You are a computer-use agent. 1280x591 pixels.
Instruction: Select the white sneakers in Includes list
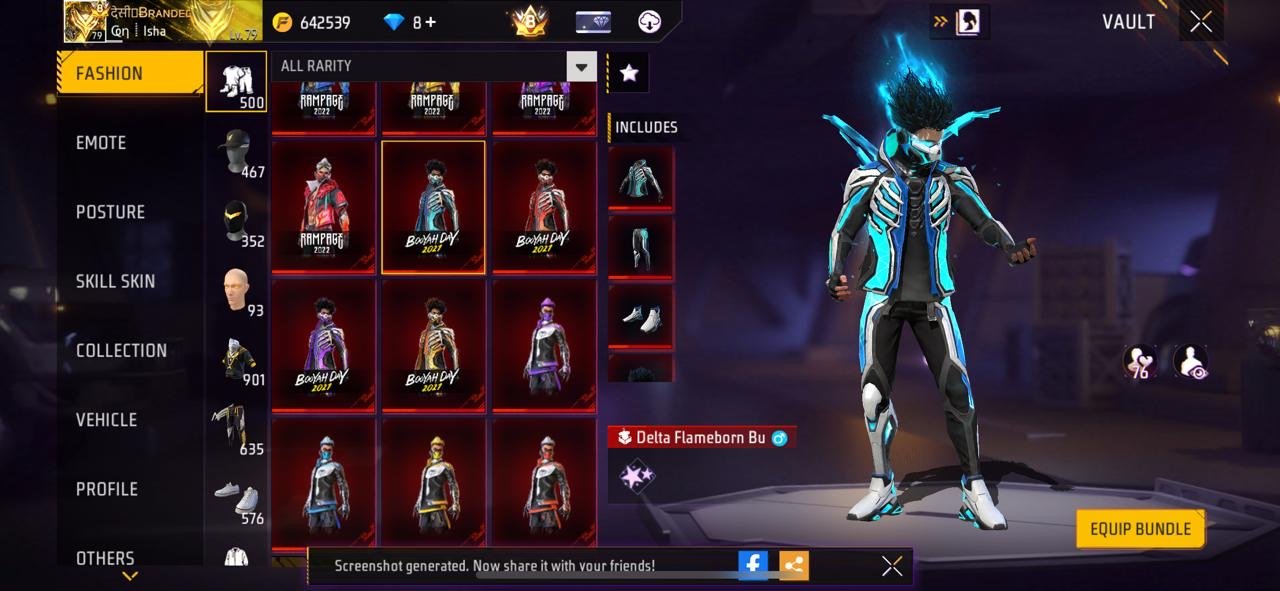click(x=641, y=317)
